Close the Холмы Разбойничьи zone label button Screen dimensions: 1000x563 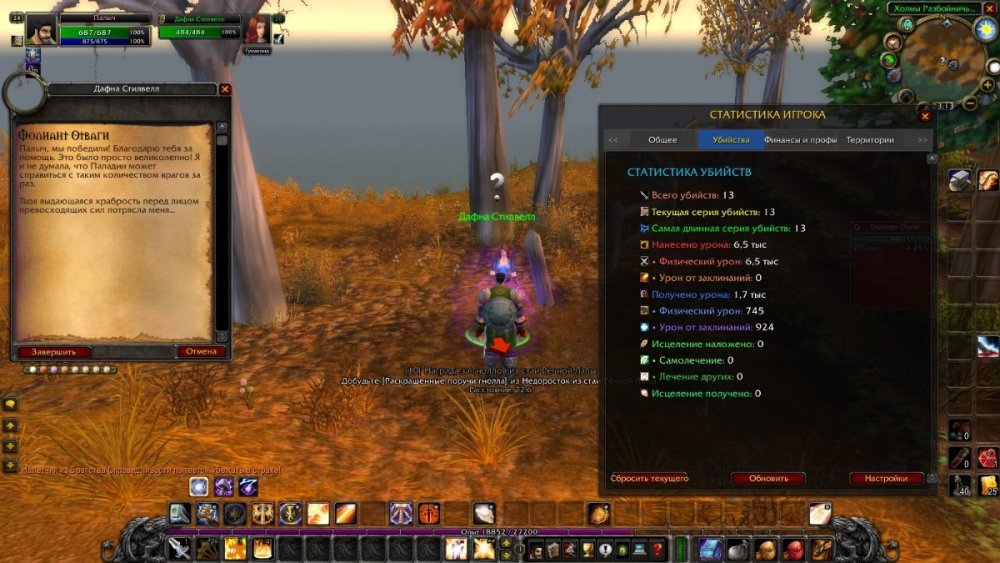pyautogui.click(x=990, y=8)
